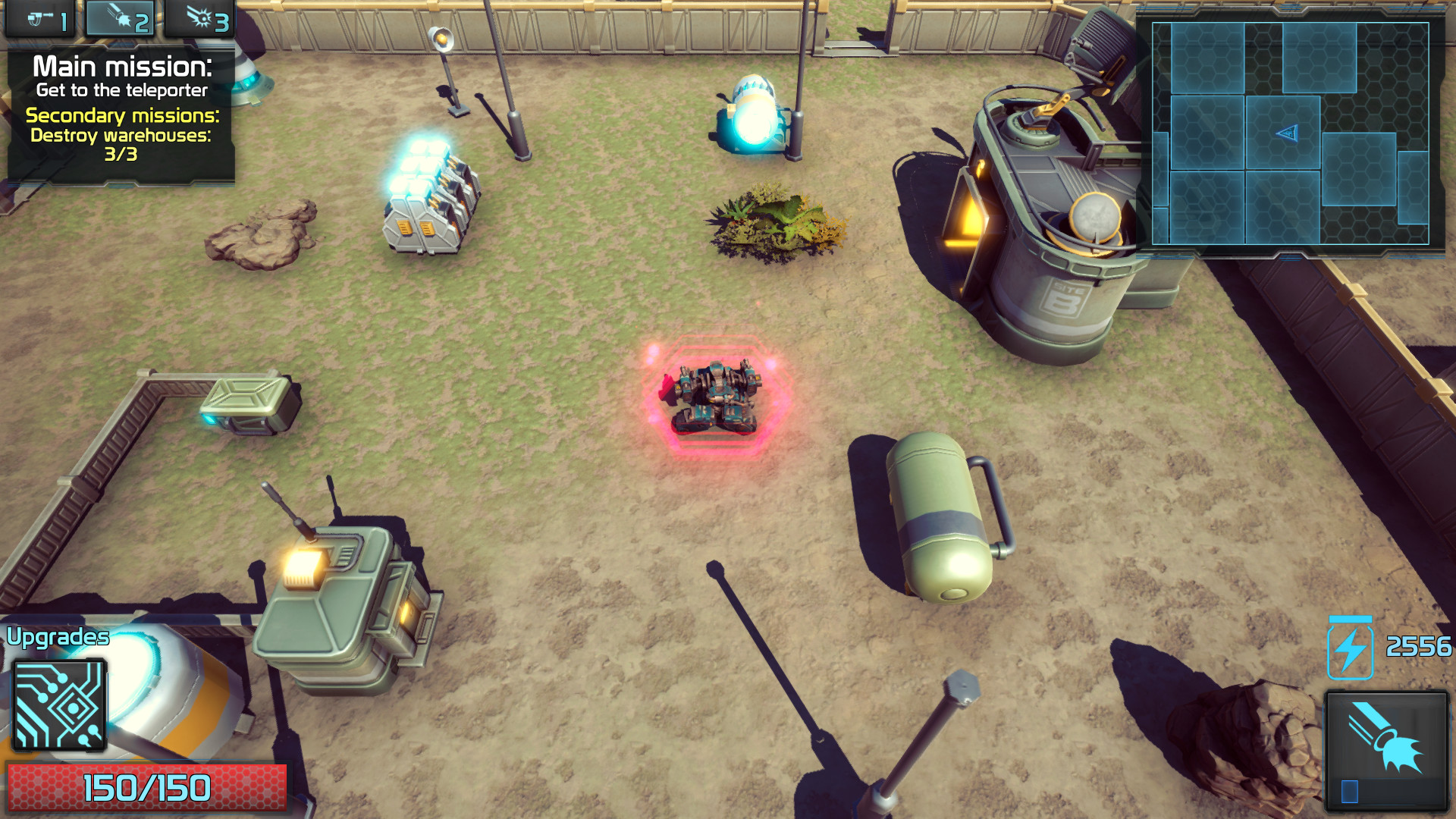Click the 150/150 health bar

click(149, 787)
